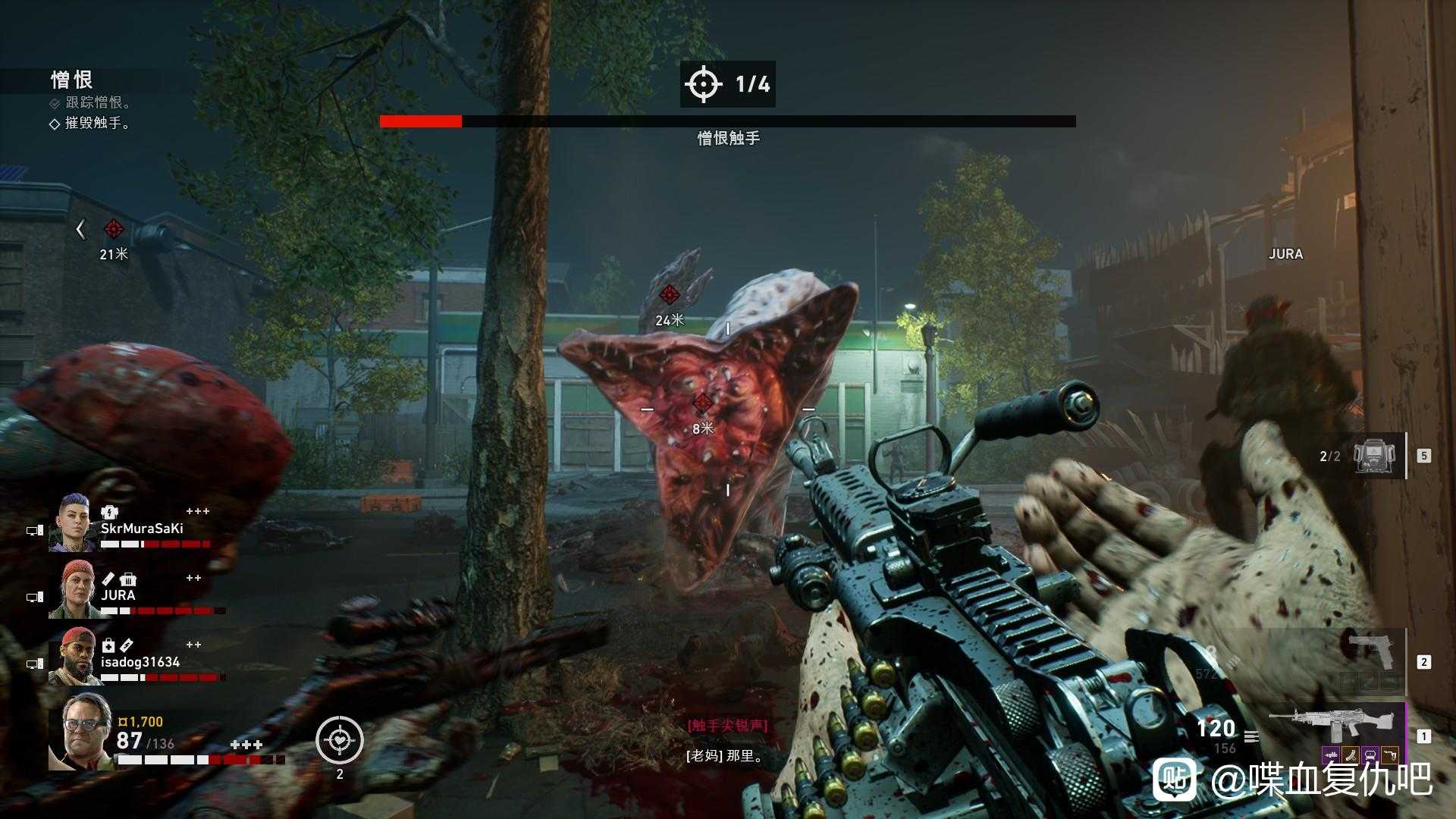Click the 21米 tentacle objective marker
Image resolution: width=1456 pixels, height=819 pixels.
click(114, 228)
